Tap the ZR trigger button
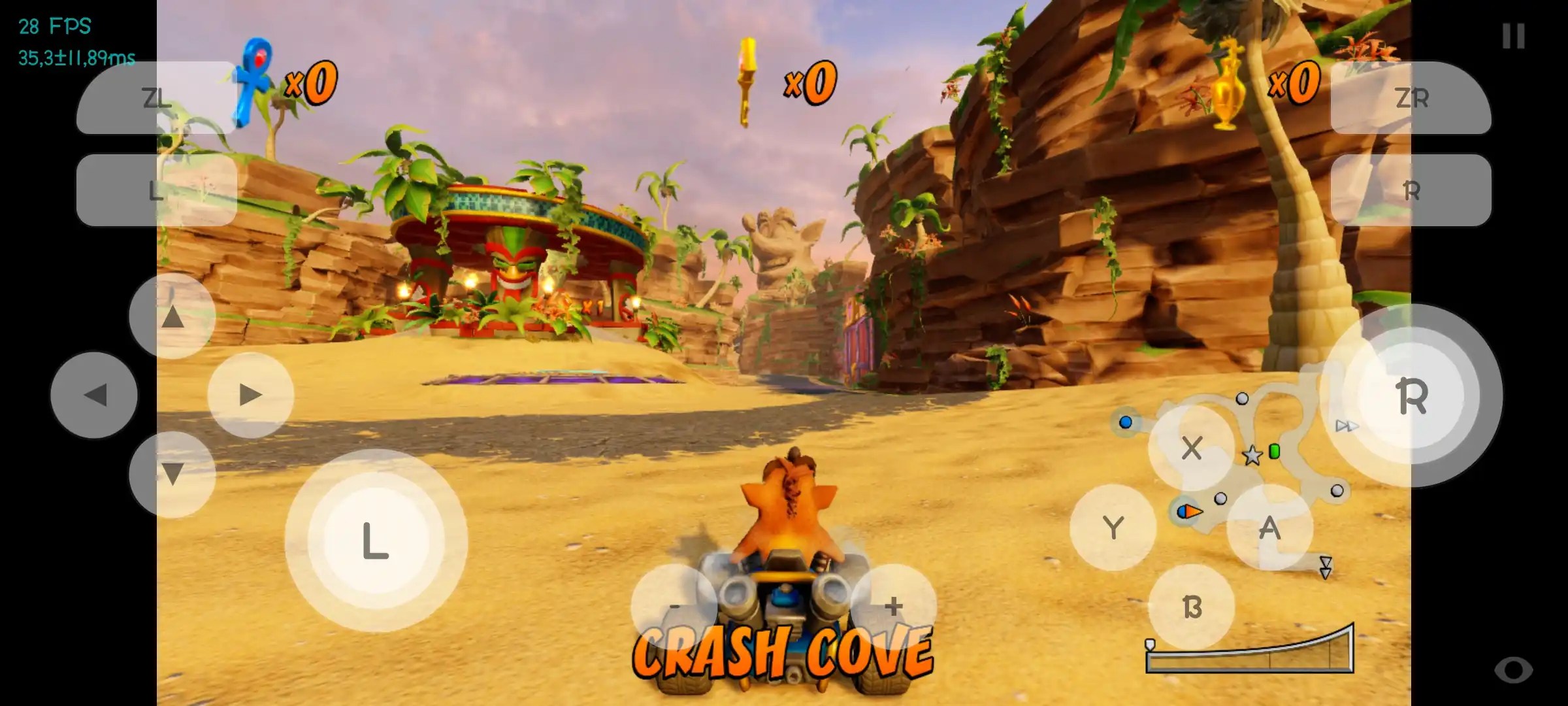Screen dimensions: 1568x706 pos(1412,99)
